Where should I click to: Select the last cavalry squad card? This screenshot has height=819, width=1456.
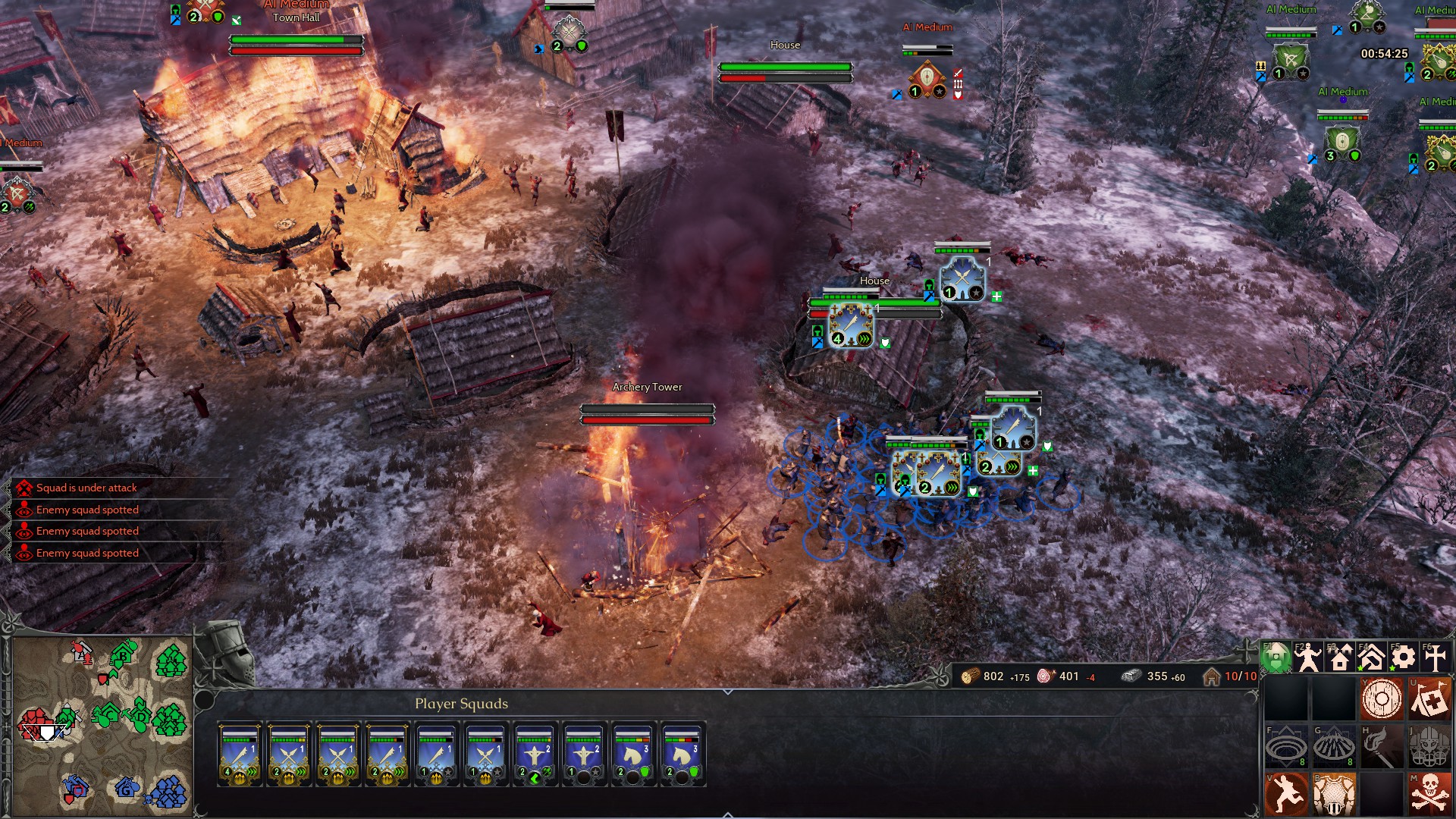tap(682, 755)
